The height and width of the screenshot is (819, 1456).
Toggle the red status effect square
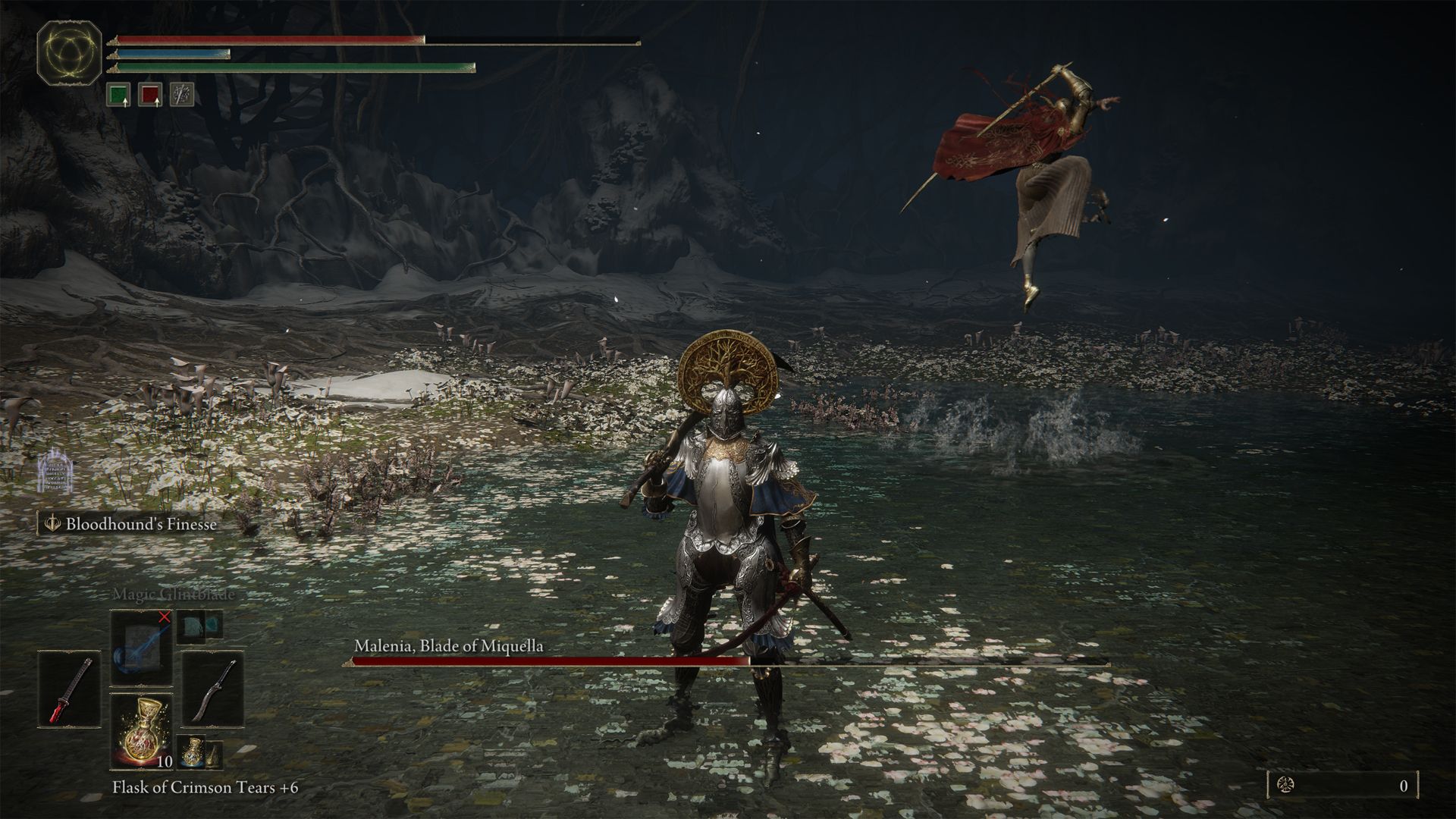click(149, 95)
